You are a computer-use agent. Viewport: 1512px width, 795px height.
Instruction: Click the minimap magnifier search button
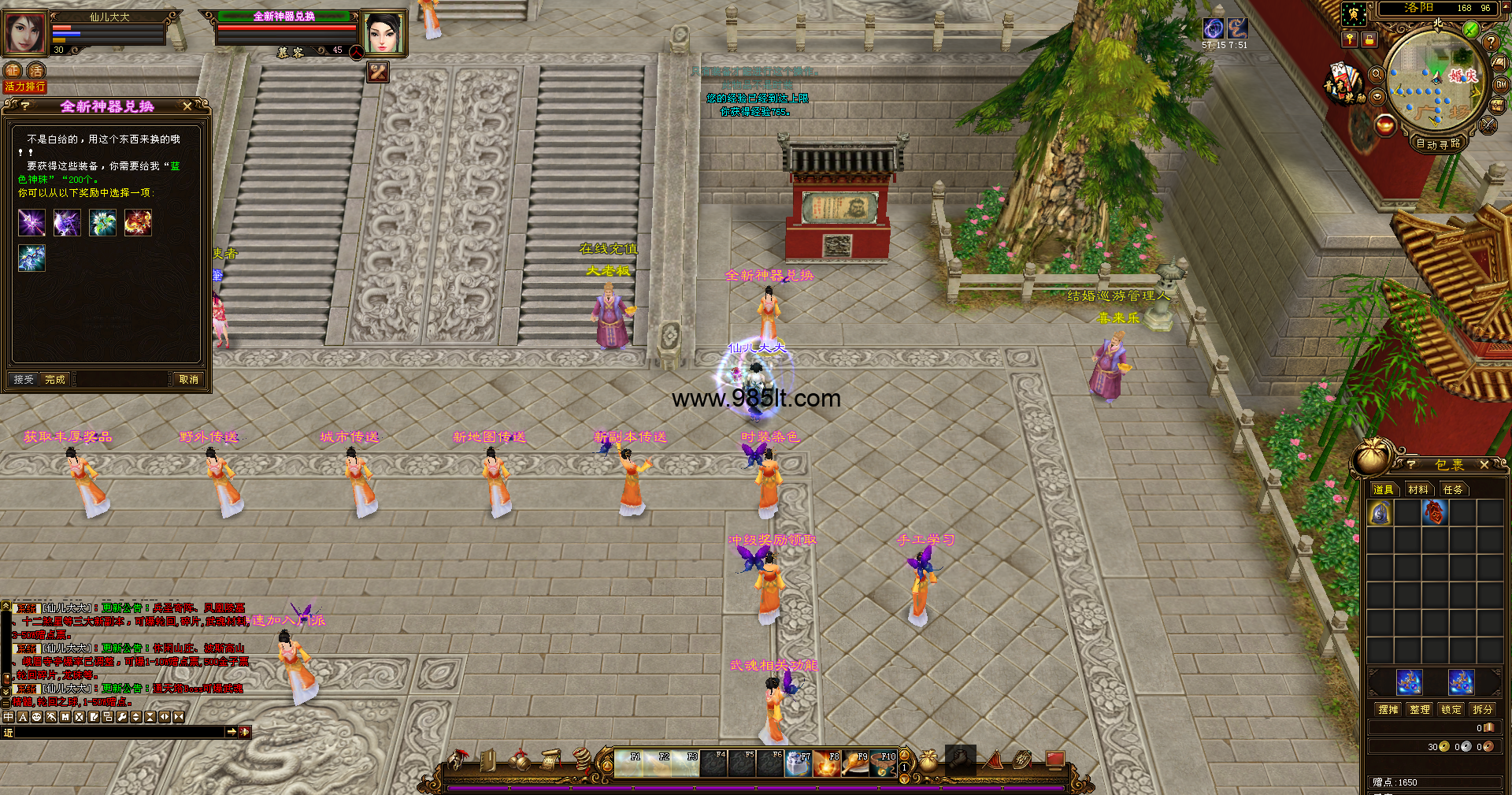(1377, 74)
